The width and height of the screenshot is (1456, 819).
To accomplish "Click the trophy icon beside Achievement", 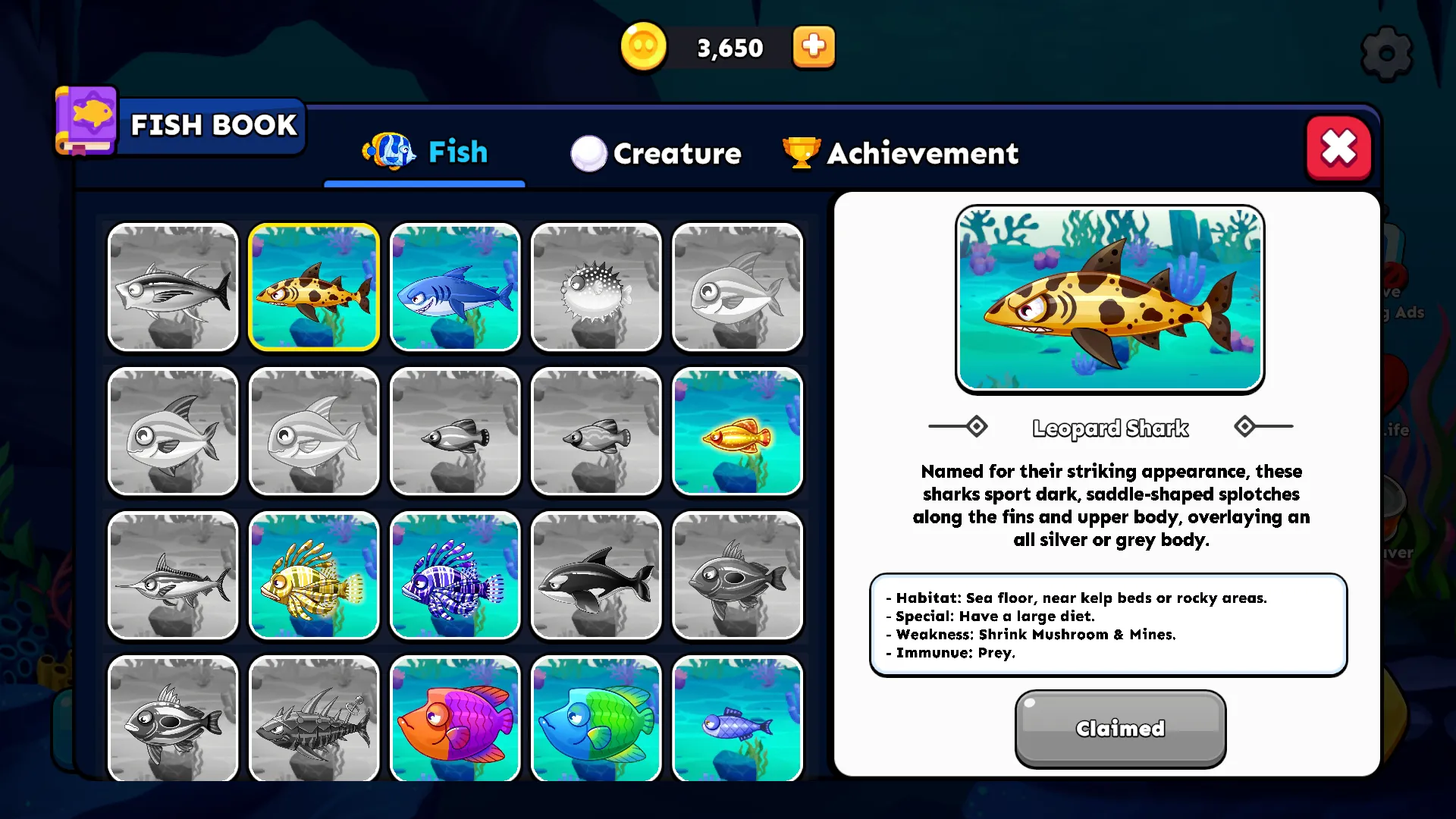I will coord(802,153).
